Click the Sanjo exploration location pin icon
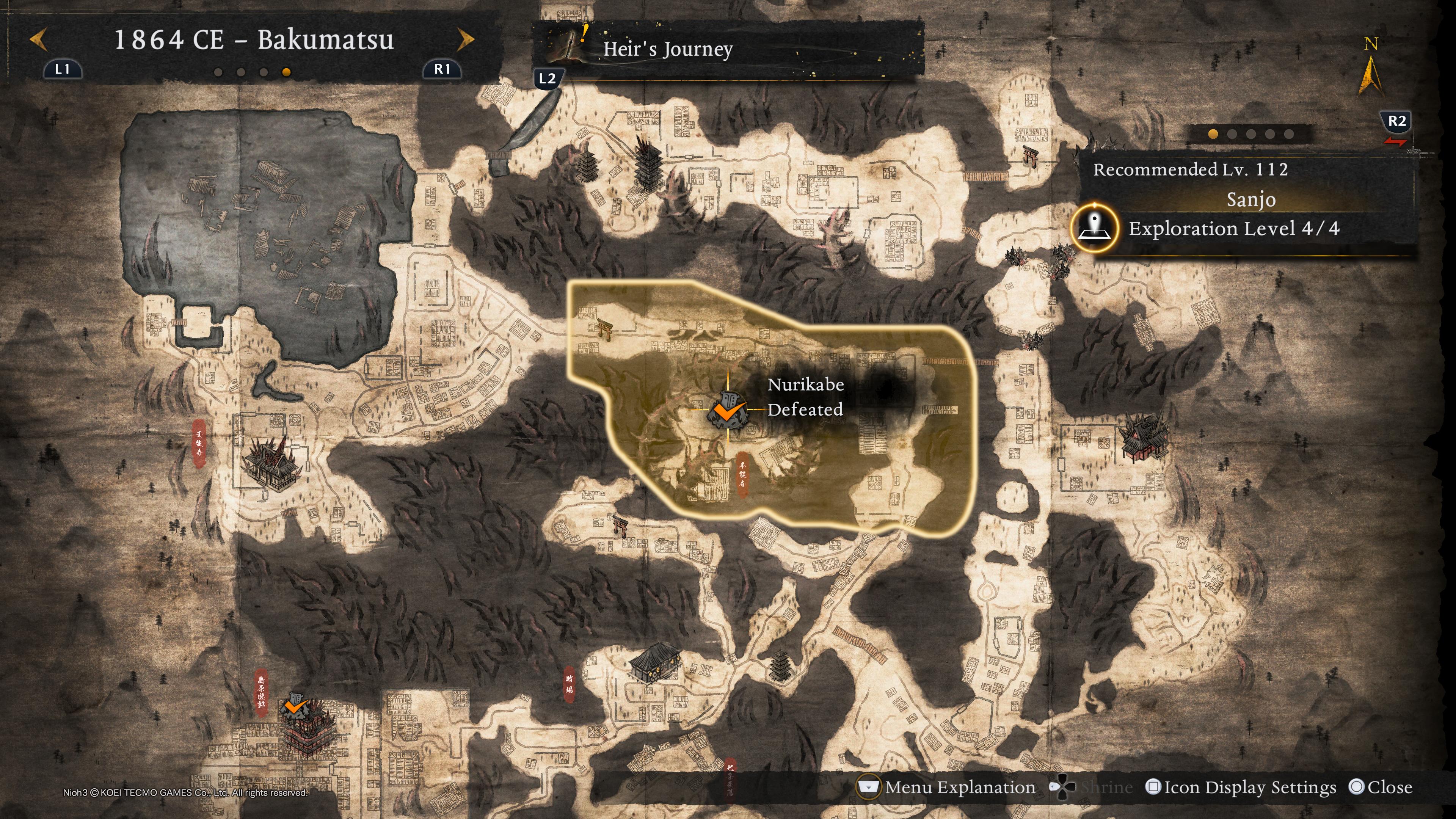This screenshot has width=1456, height=819. [1095, 228]
